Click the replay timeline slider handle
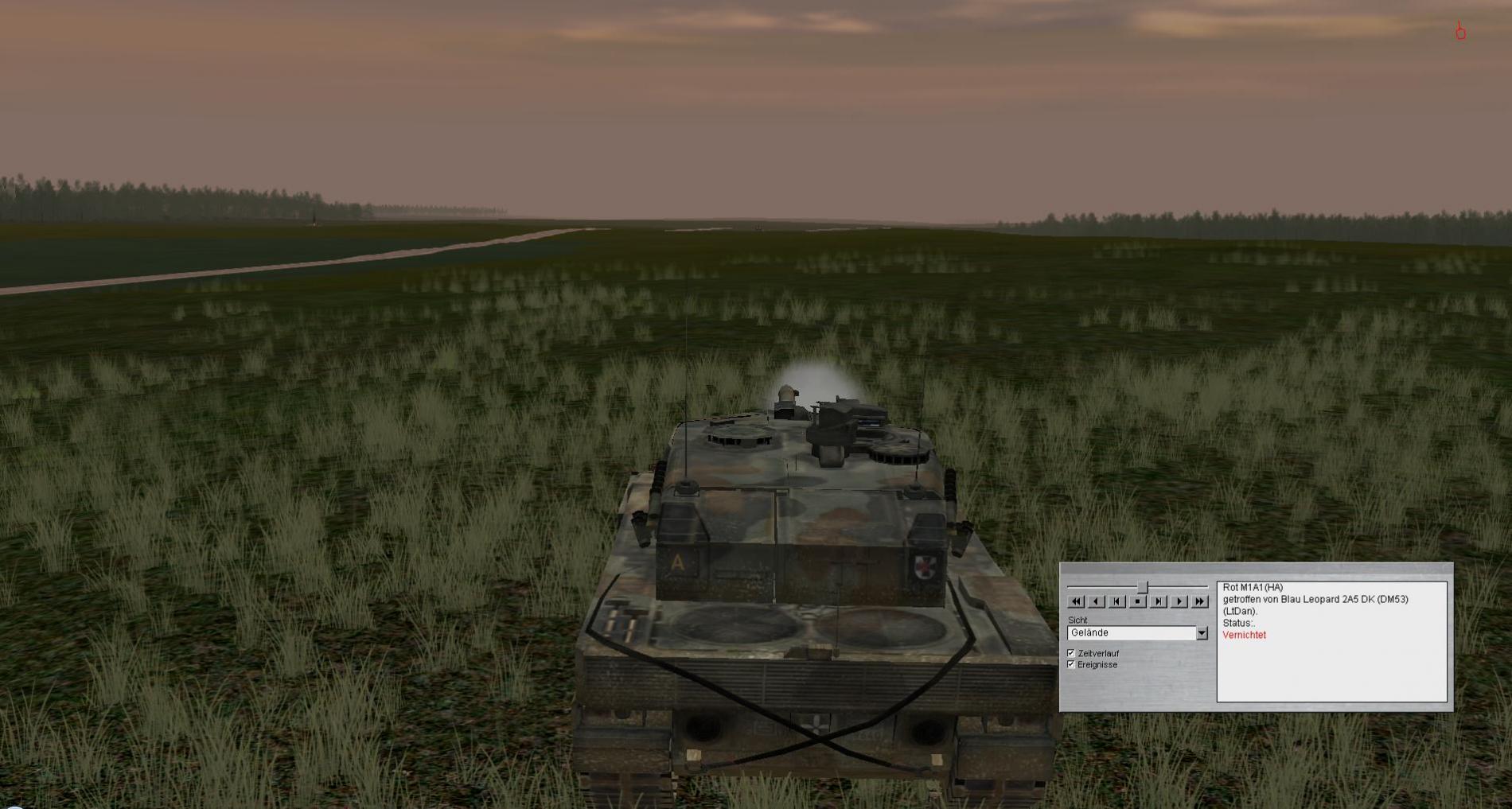The height and width of the screenshot is (809, 1512). (1143, 587)
